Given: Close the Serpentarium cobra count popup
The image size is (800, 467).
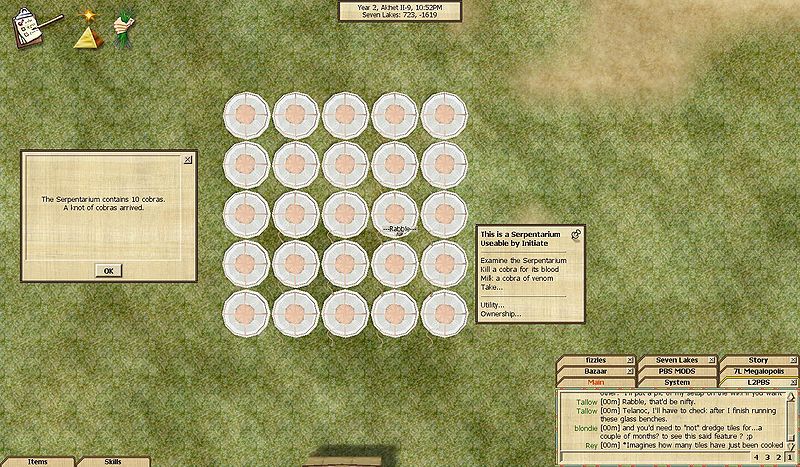Looking at the screenshot, I should [187, 159].
